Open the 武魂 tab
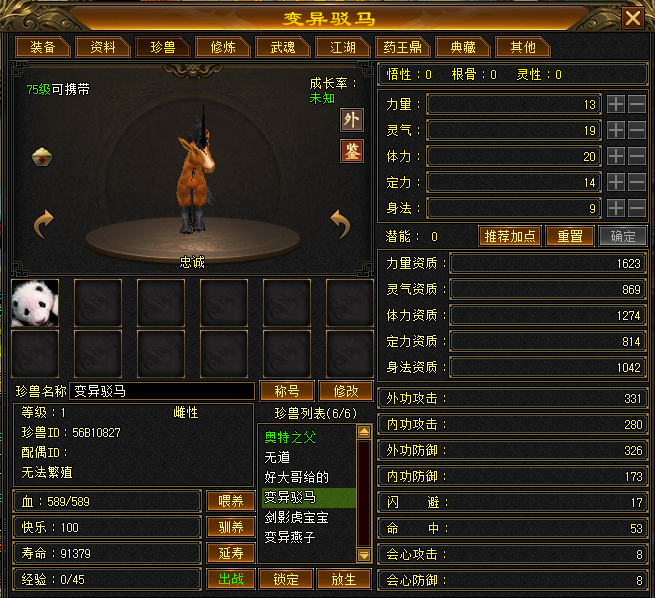Image resolution: width=655 pixels, height=598 pixels. pos(275,47)
